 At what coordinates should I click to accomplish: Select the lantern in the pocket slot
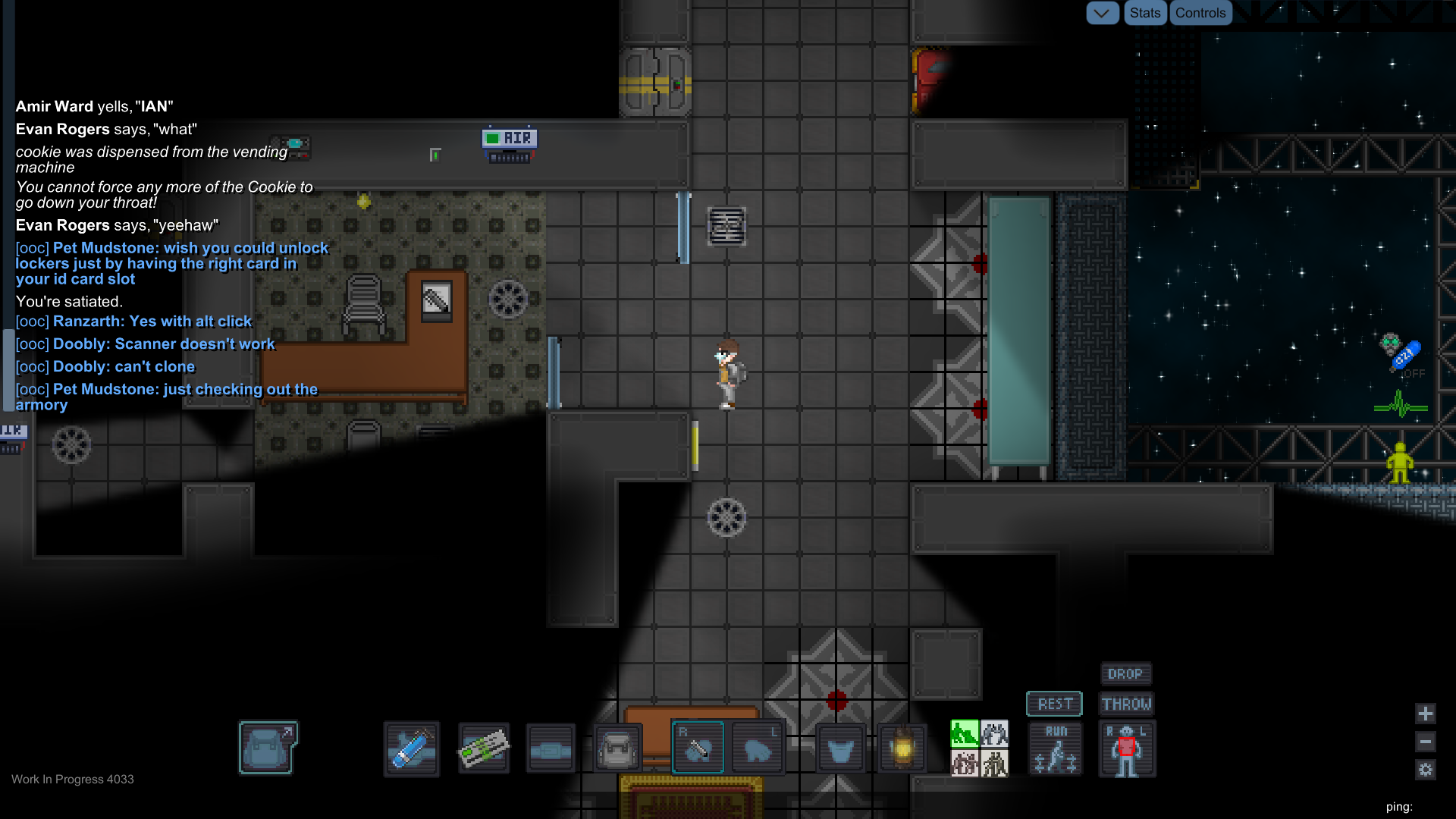click(x=902, y=749)
